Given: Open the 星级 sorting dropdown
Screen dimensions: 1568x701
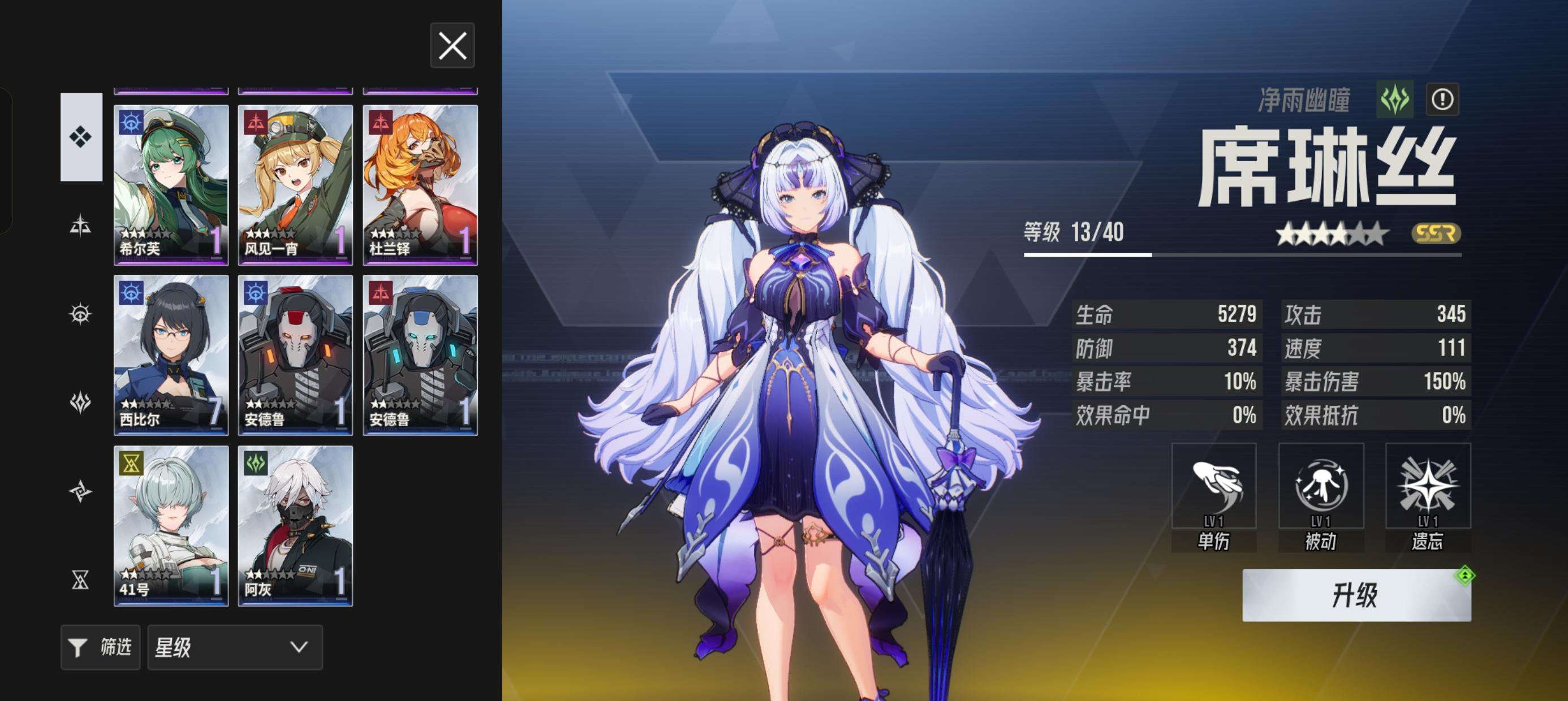Looking at the screenshot, I should pos(235,647).
